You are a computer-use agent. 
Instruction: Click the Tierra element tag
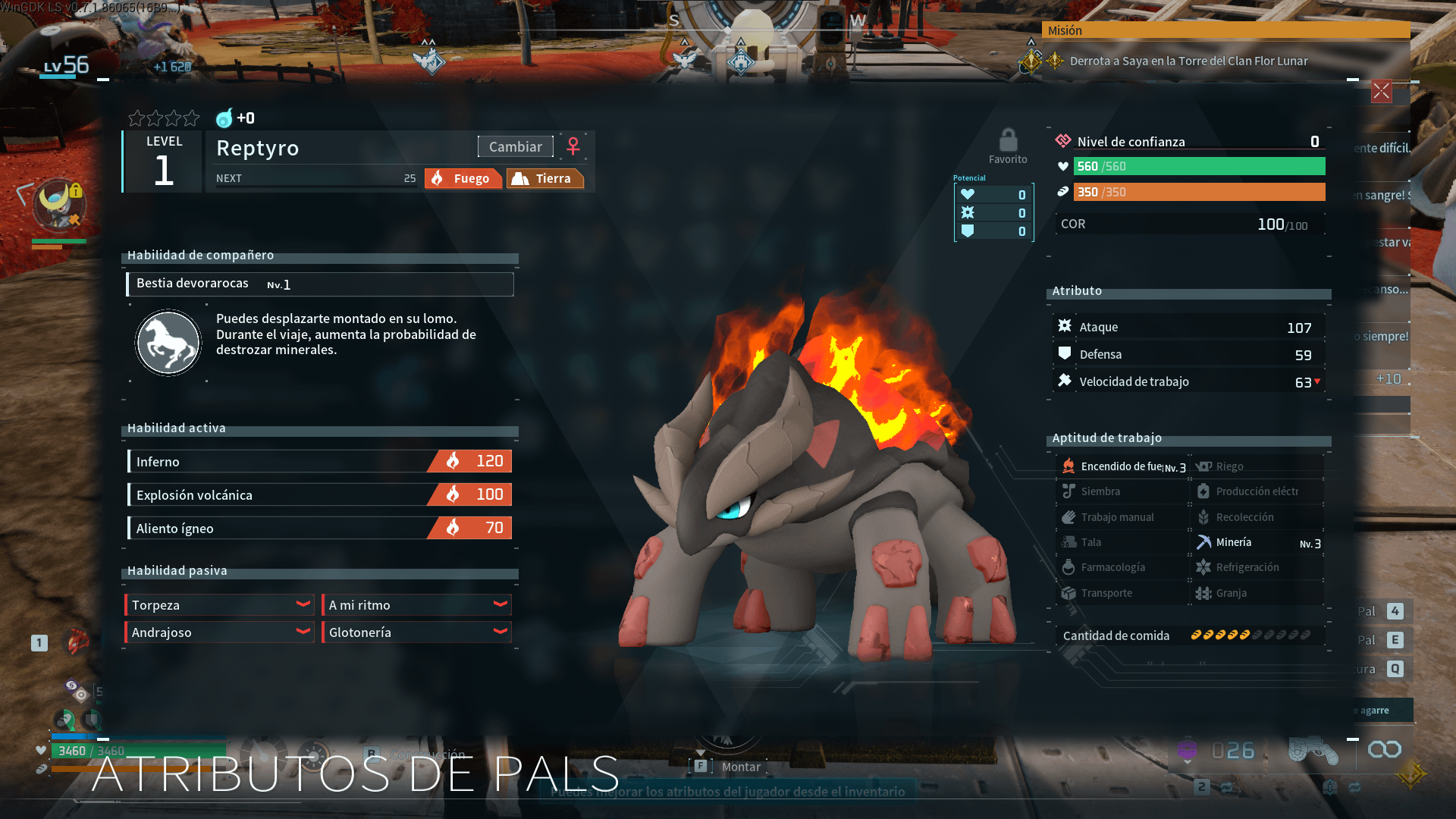pyautogui.click(x=544, y=179)
